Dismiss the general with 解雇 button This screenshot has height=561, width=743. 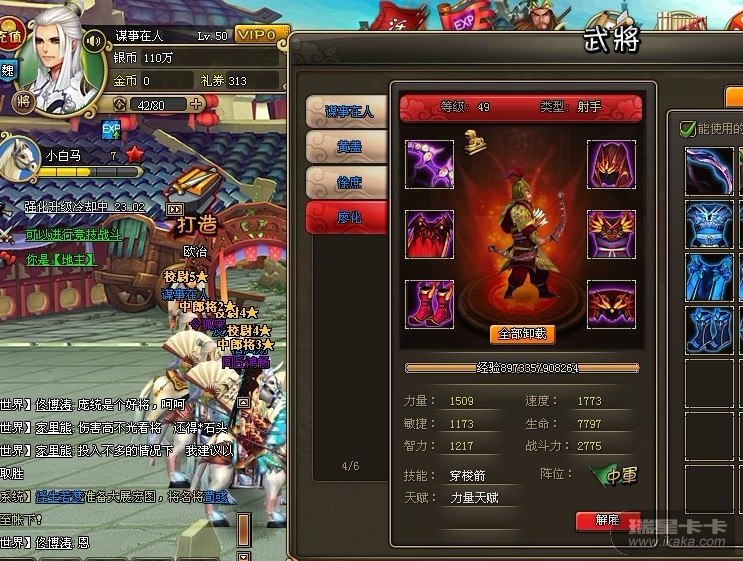click(x=608, y=520)
